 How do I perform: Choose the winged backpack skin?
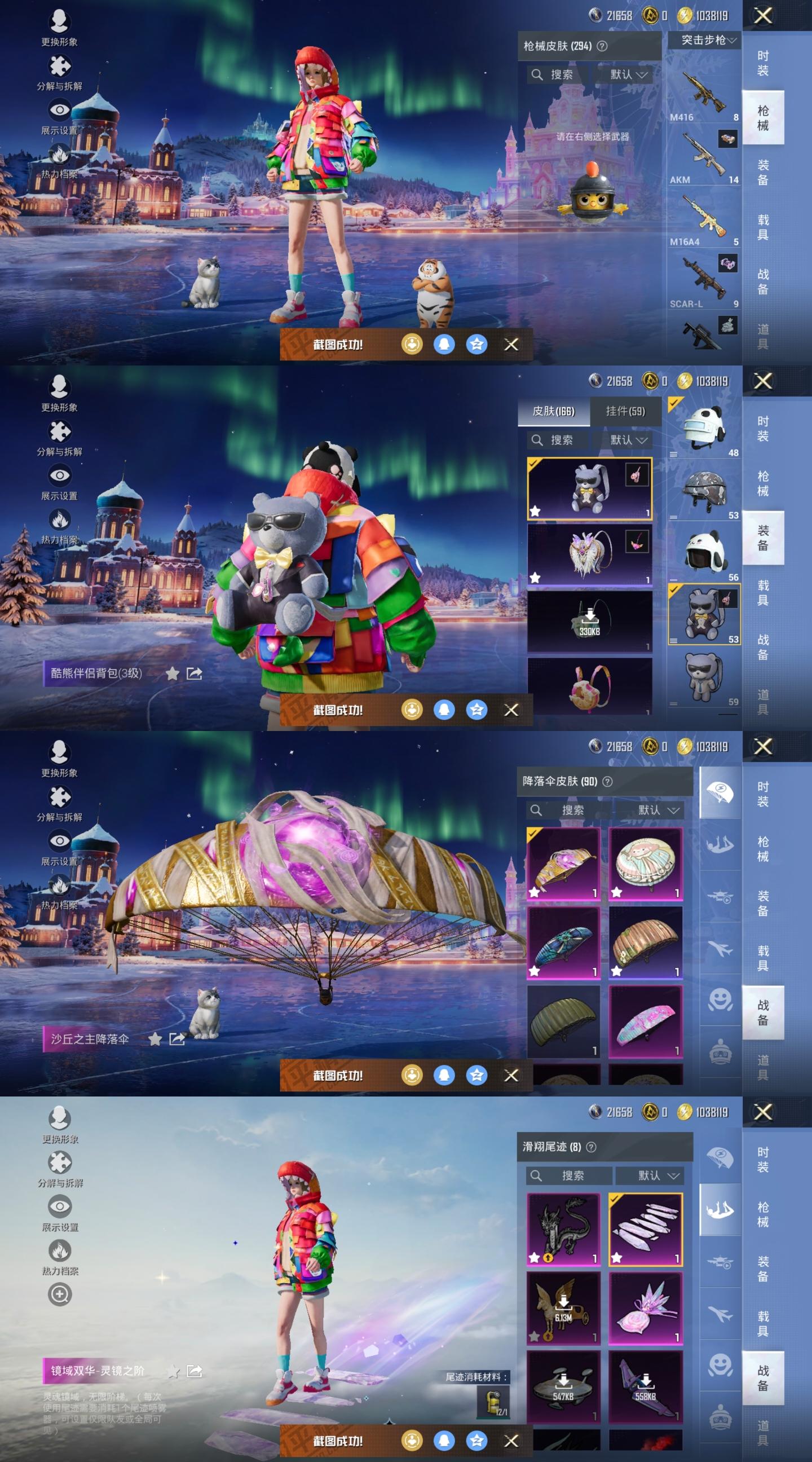590,554
